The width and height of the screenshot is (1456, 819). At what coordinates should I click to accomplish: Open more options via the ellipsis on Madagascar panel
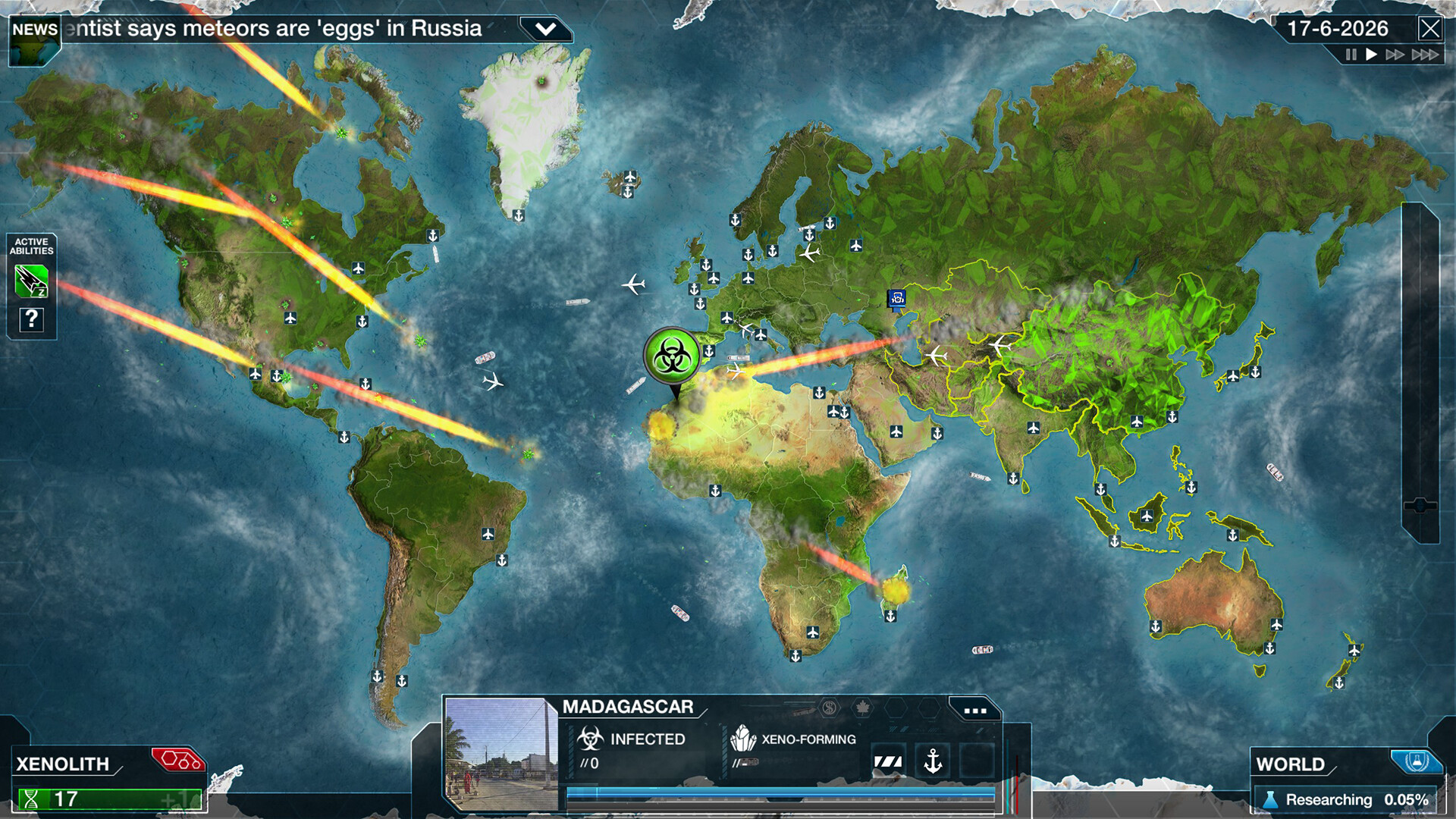pos(973,710)
